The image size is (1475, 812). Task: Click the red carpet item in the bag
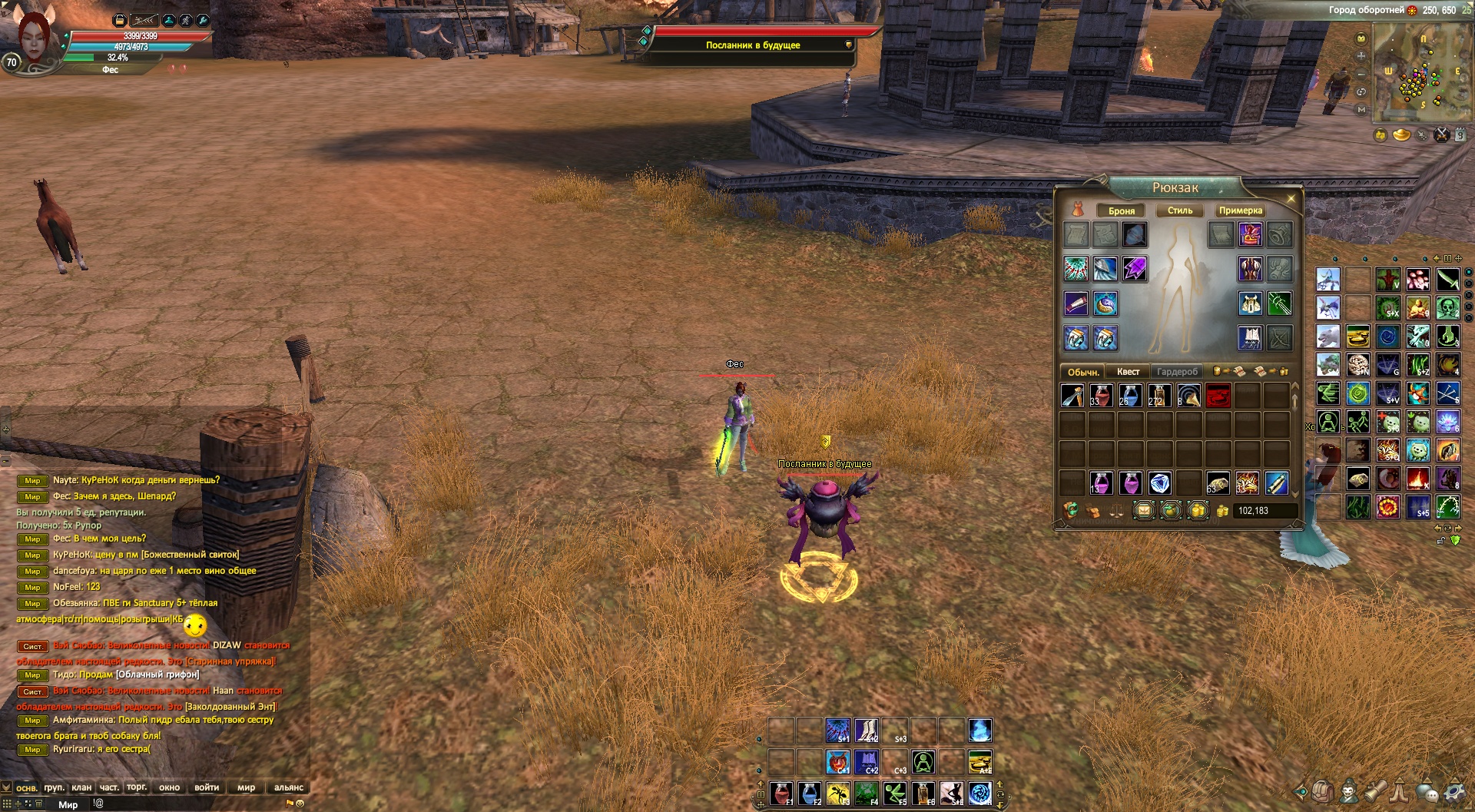pos(1218,396)
